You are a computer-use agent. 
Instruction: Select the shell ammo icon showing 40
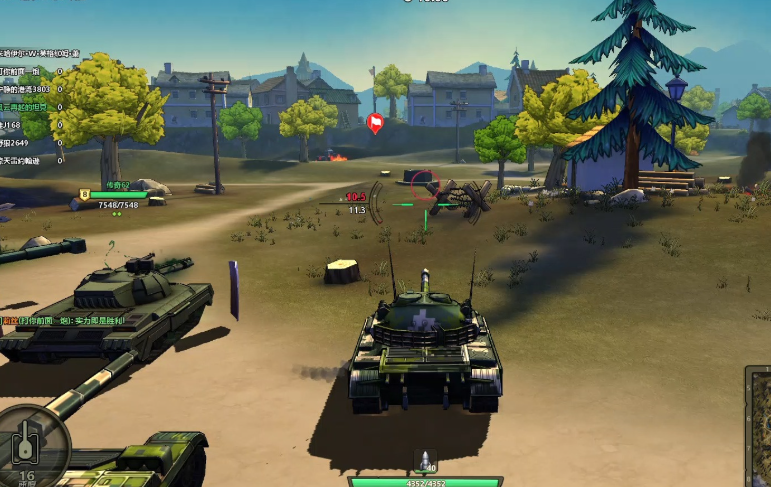click(x=427, y=462)
